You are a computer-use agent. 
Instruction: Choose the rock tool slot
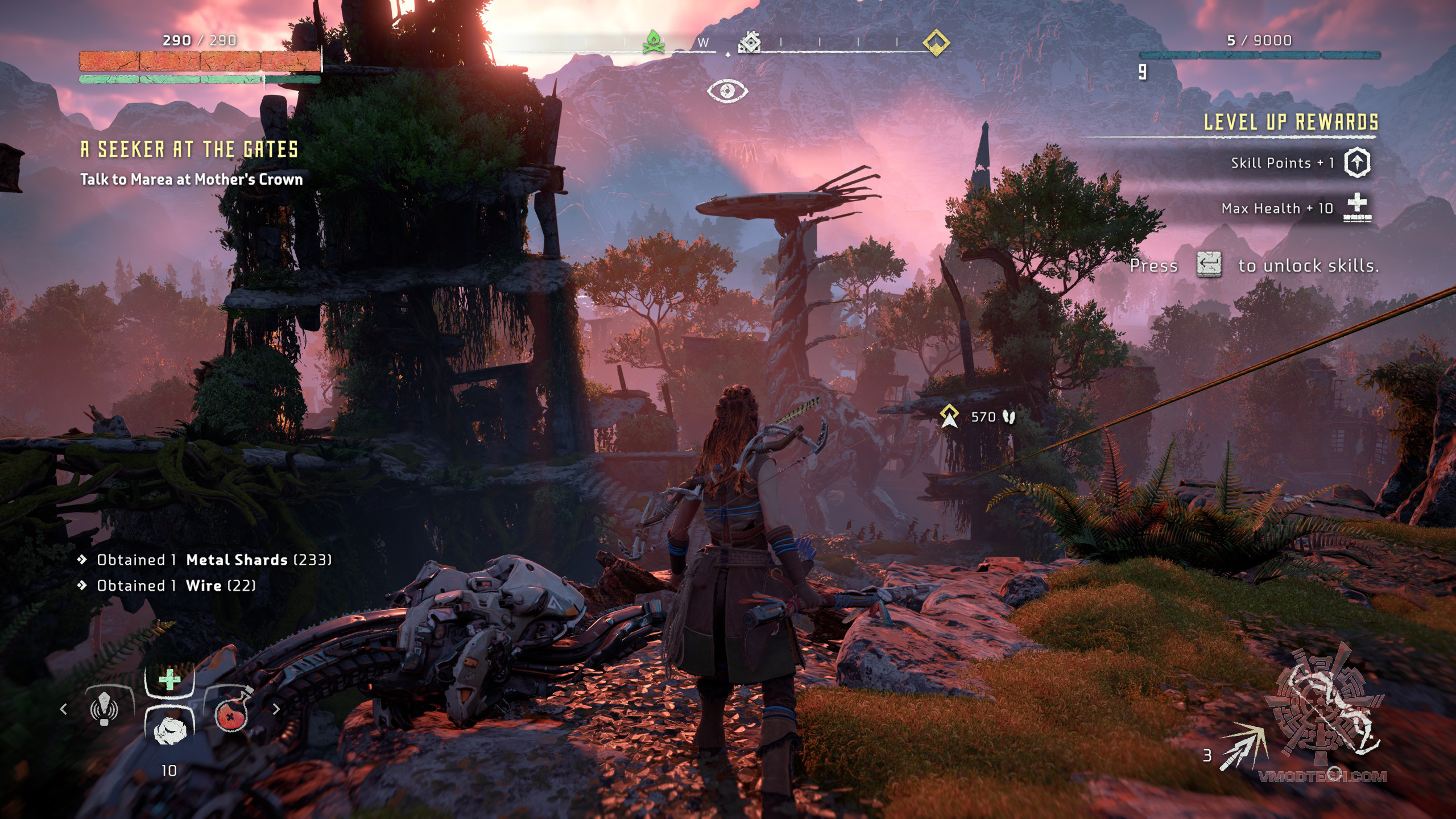pyautogui.click(x=169, y=730)
